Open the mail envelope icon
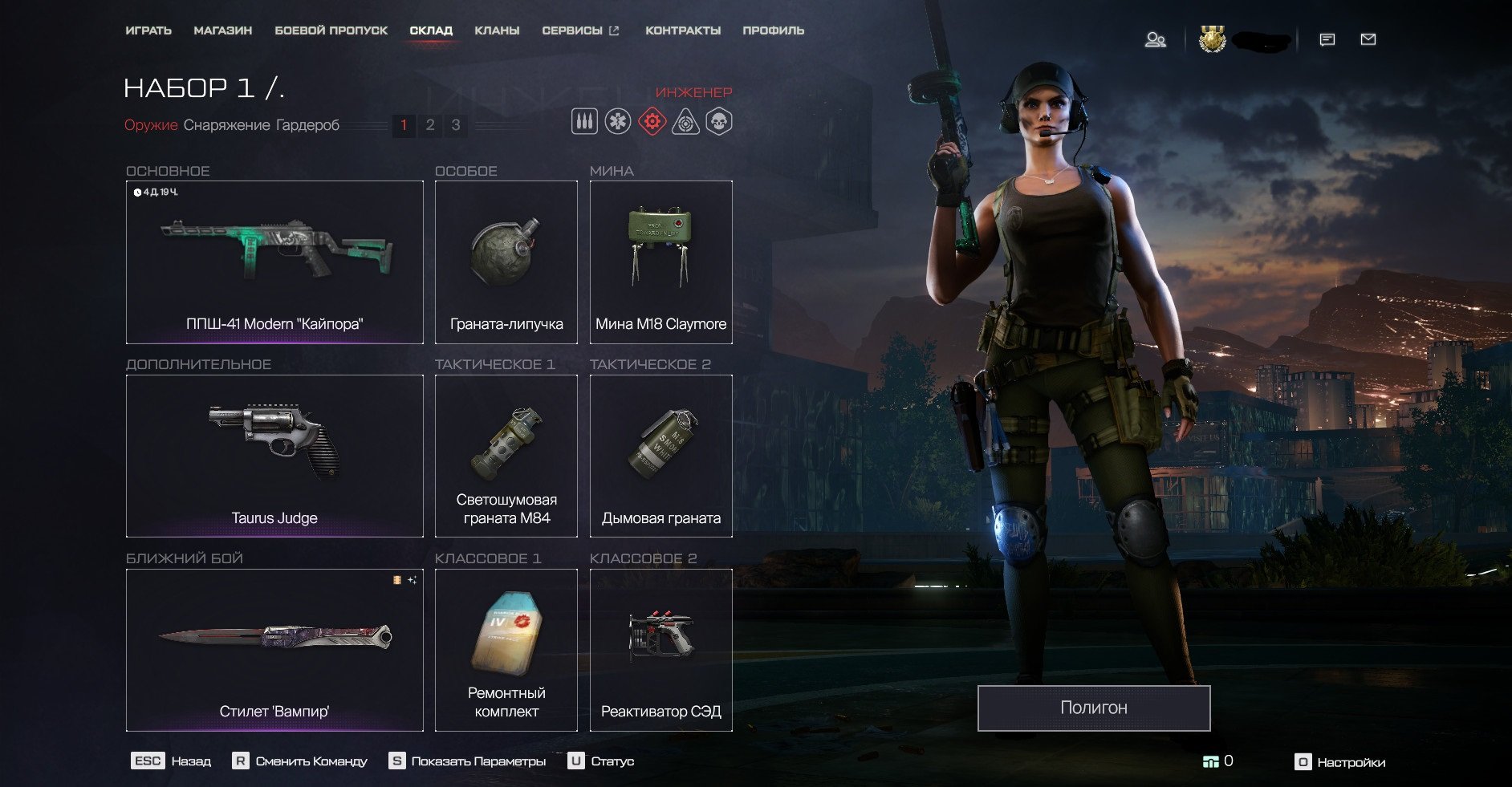Screen dimensions: 1512x787 pos(1368,39)
